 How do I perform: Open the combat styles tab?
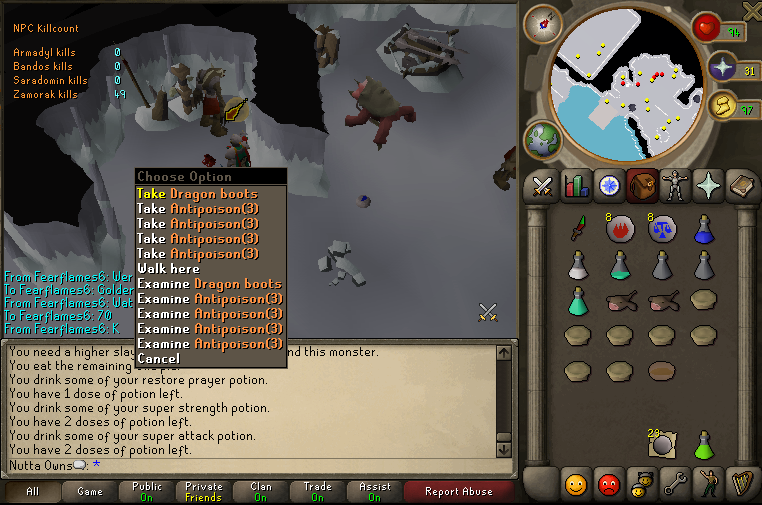click(542, 185)
